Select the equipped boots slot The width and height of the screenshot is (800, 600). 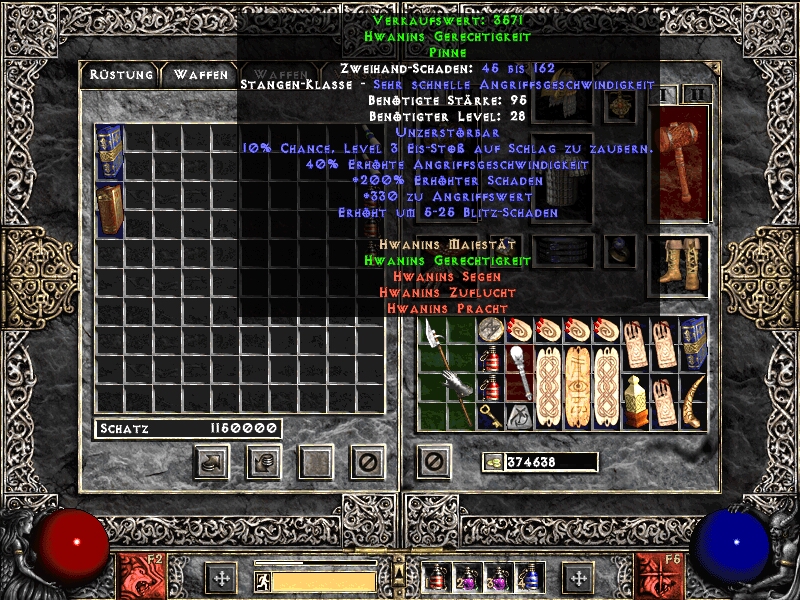coord(678,266)
